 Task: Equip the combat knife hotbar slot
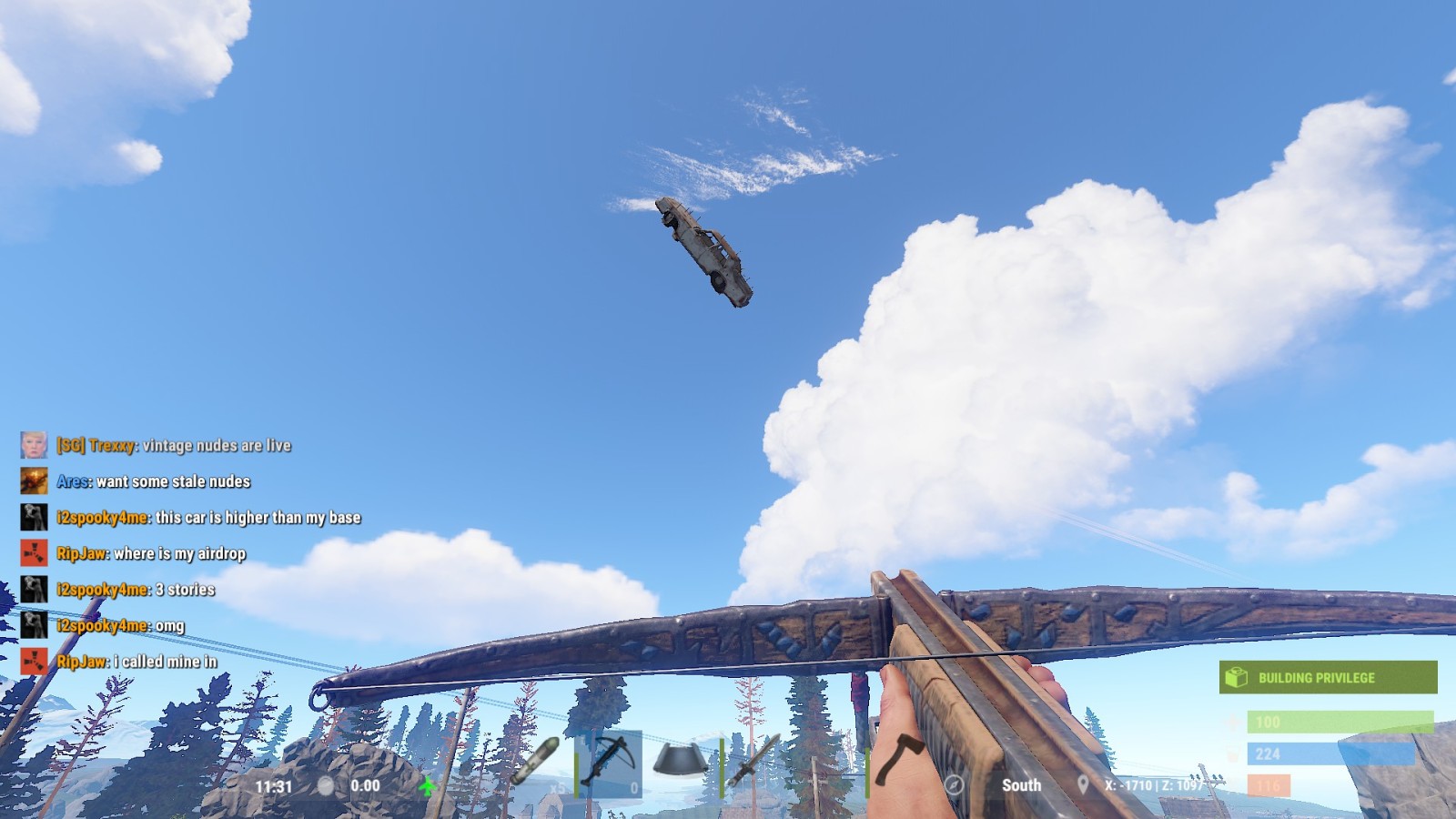click(x=754, y=763)
